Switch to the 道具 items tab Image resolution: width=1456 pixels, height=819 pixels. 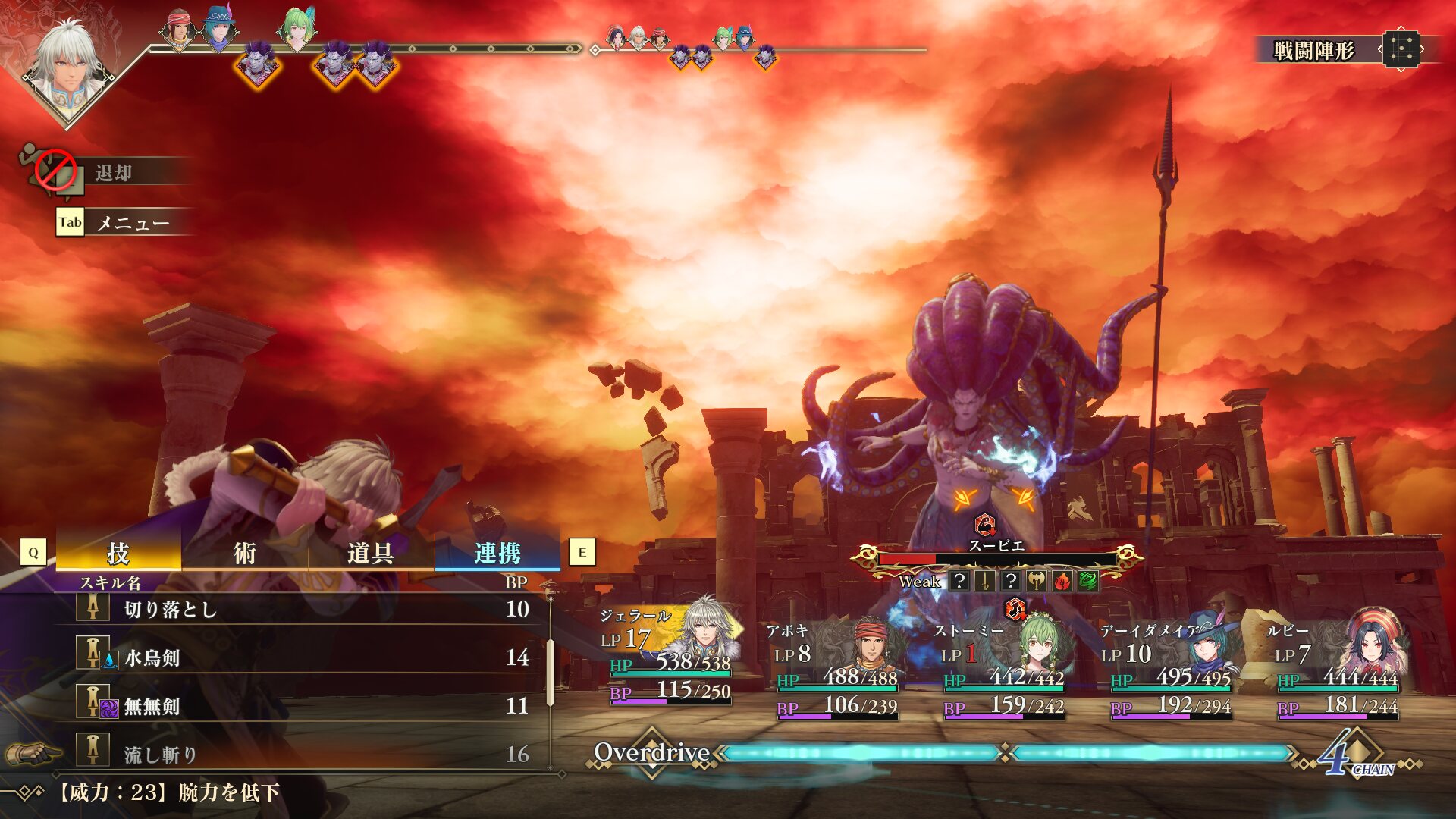pos(370,553)
